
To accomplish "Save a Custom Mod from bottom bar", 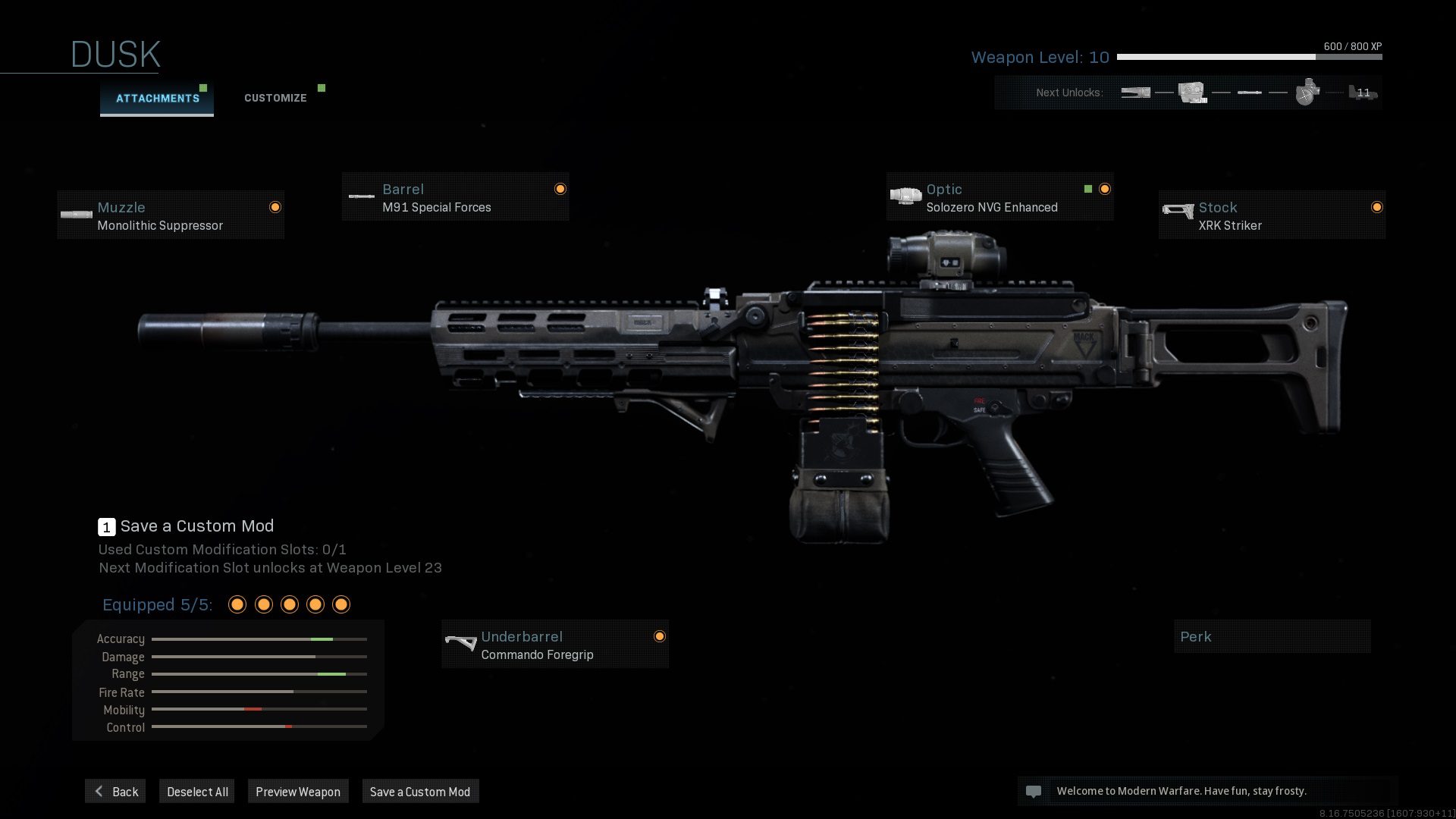I will coord(420,792).
